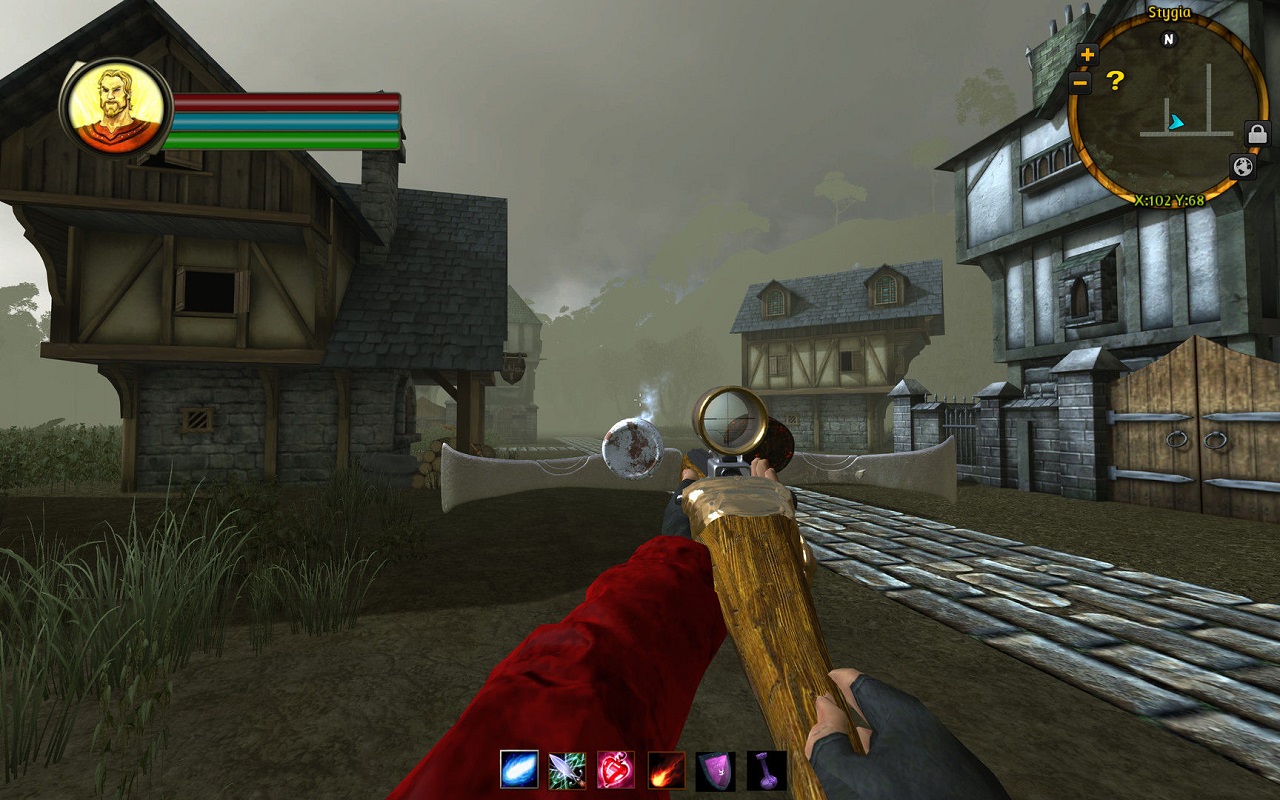Use the red heart potion ability
Image resolution: width=1280 pixels, height=800 pixels.
[616, 770]
